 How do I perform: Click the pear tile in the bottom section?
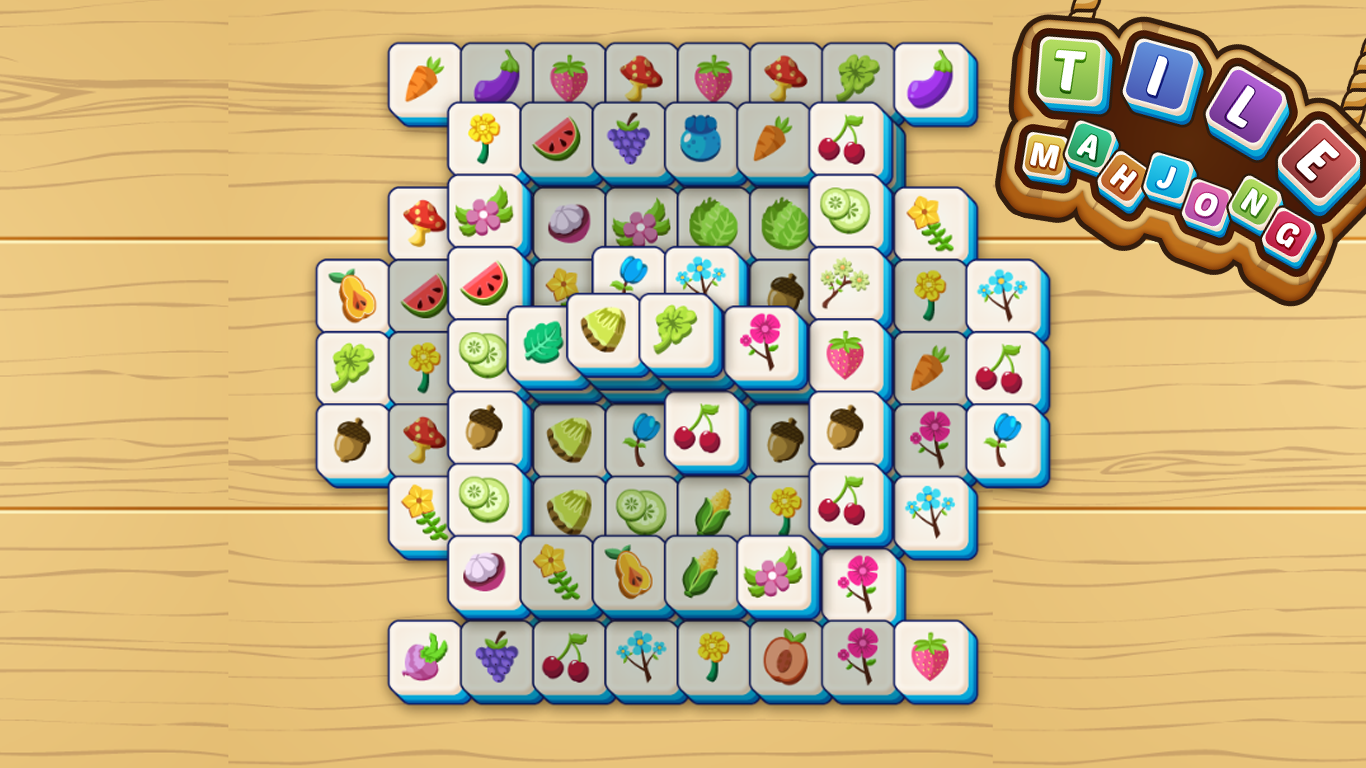pyautogui.click(x=630, y=572)
